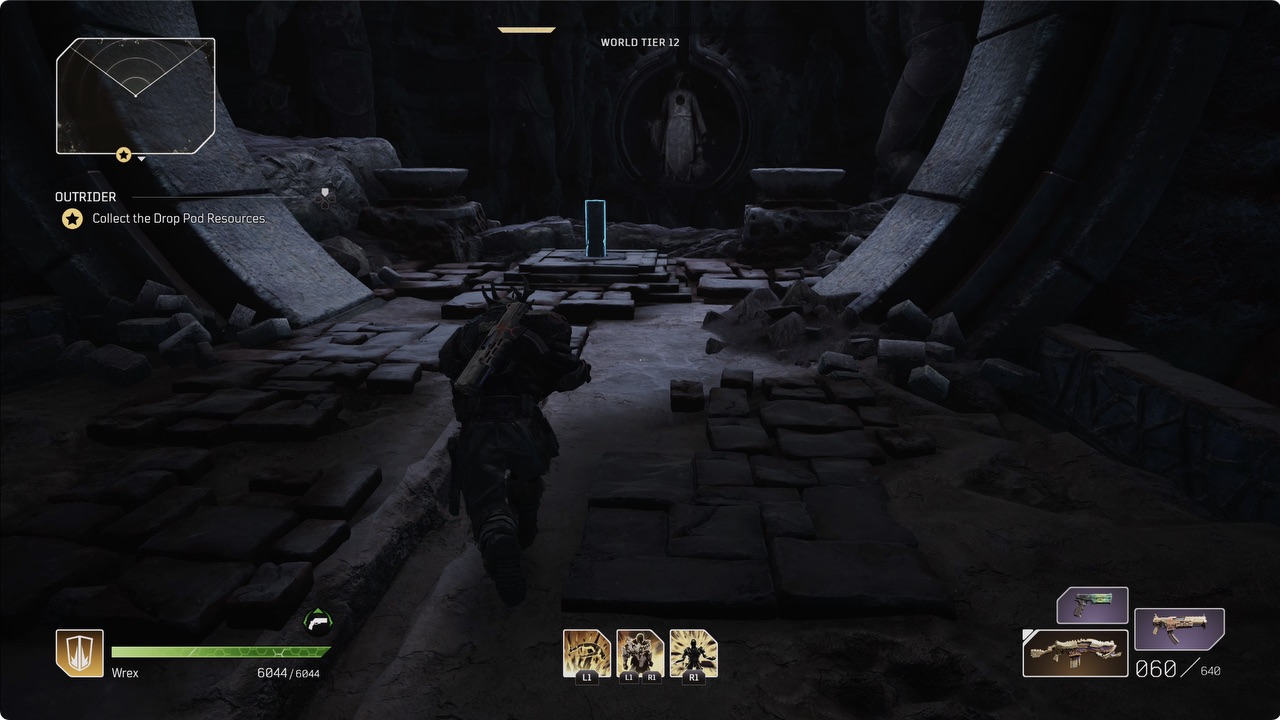The image size is (1280, 720).
Task: Activate the ground-slam earthquake skill icon
Action: pos(586,653)
